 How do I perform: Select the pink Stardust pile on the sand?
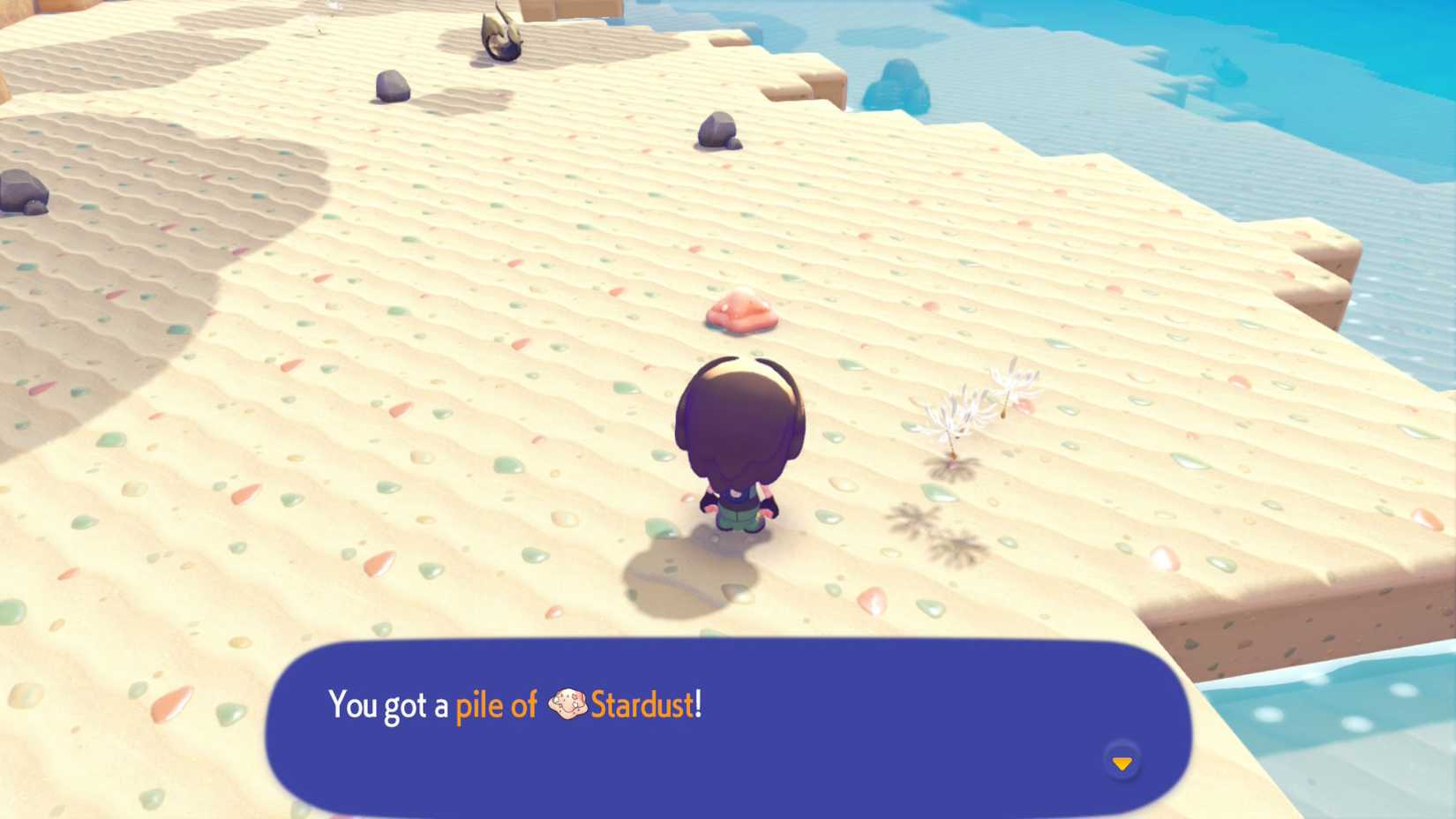pyautogui.click(x=741, y=311)
